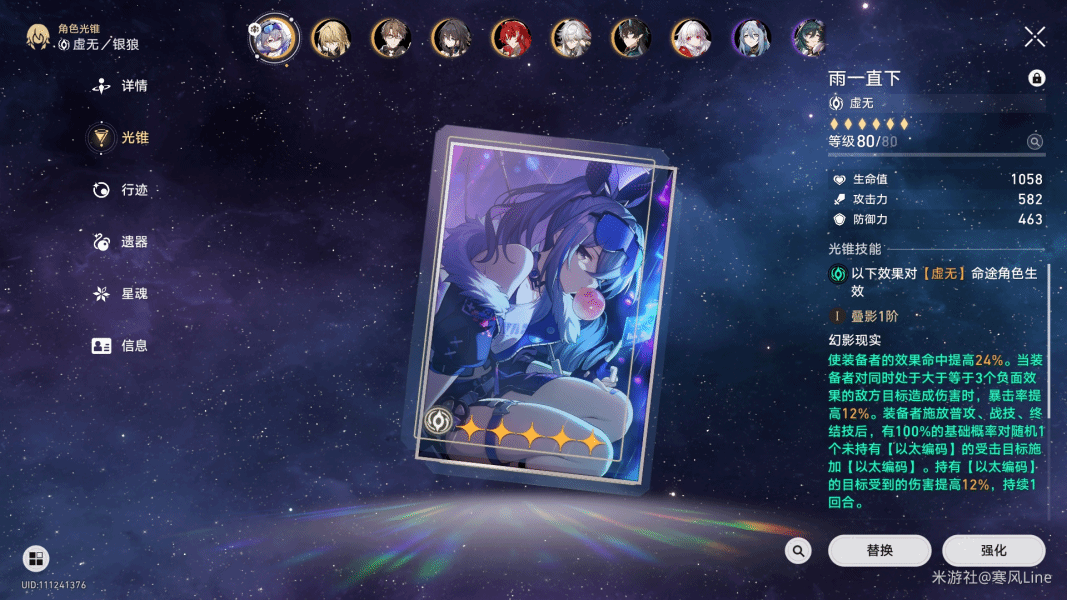1067x600 pixels.
Task: Choose the brown-haired character with glasses
Action: [390, 38]
